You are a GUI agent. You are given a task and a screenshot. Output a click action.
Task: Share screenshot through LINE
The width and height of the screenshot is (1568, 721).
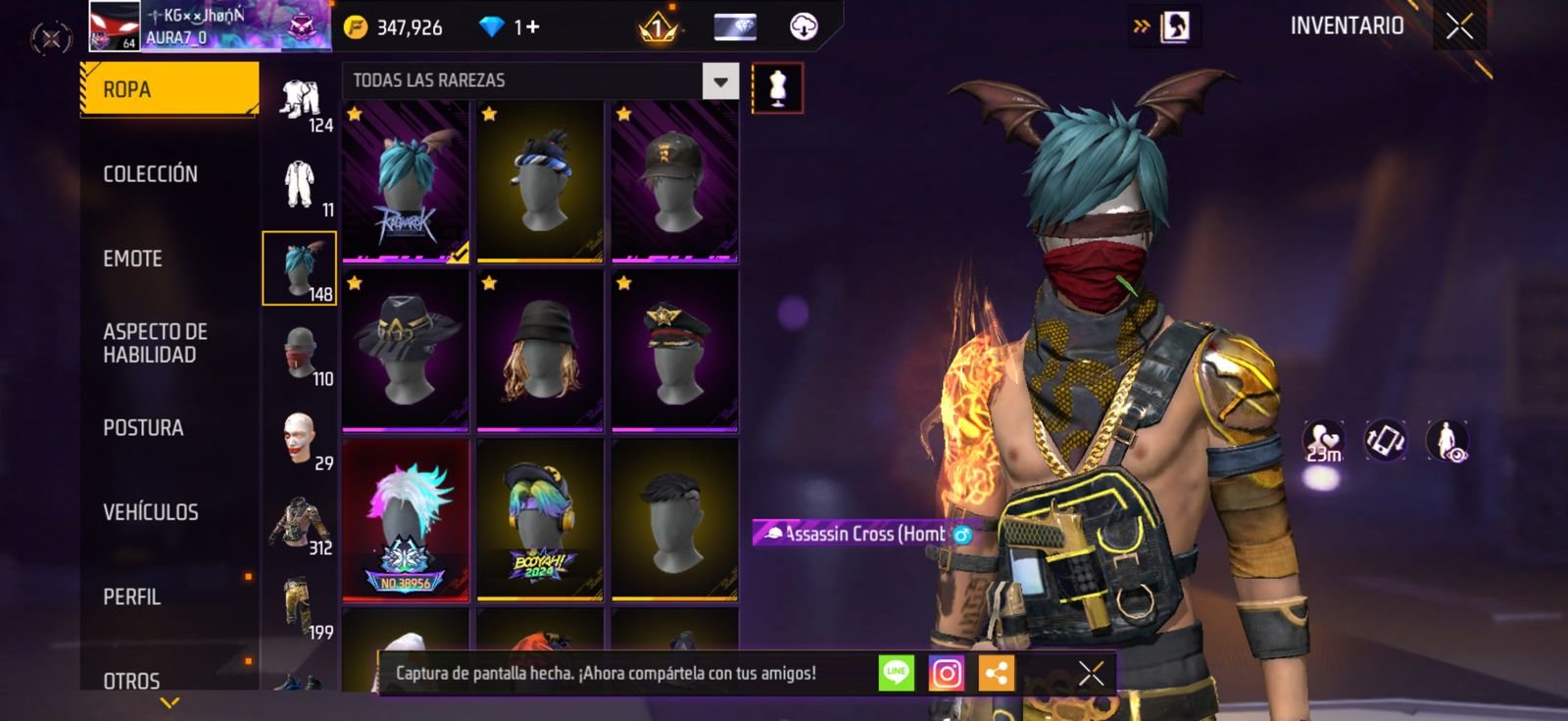pos(896,673)
